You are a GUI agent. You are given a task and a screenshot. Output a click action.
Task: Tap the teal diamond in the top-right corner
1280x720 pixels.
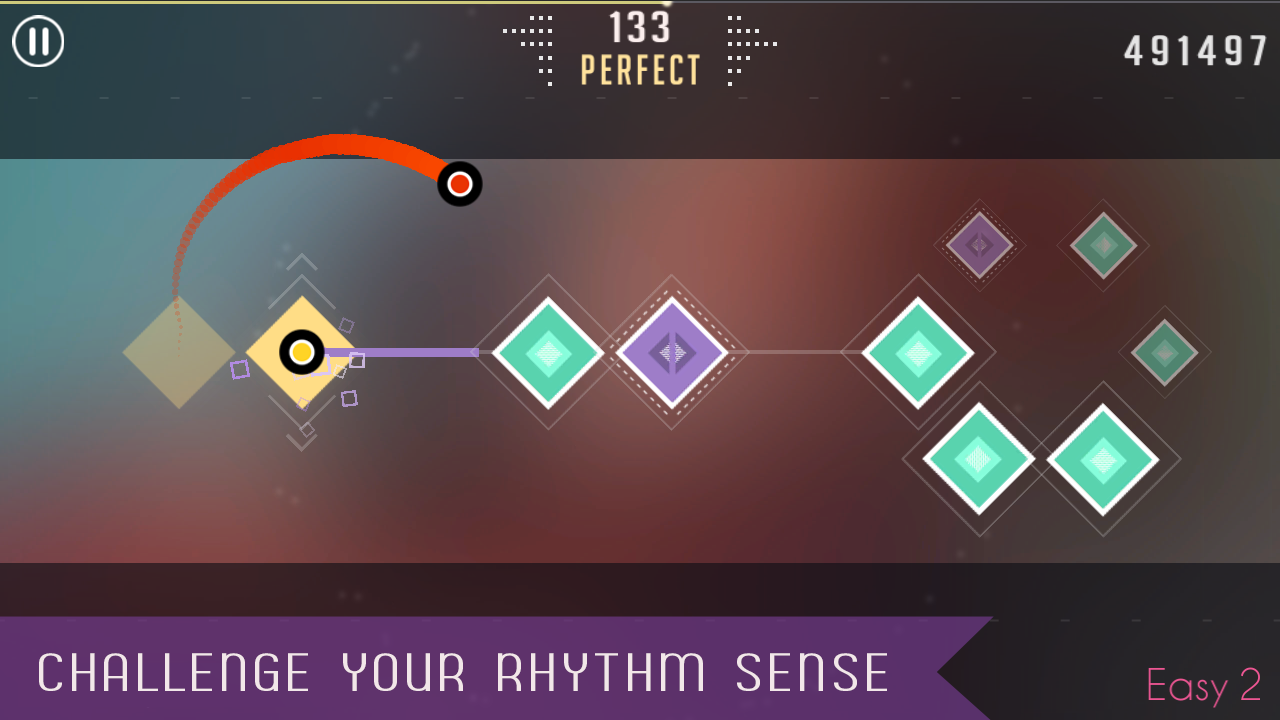[1103, 243]
